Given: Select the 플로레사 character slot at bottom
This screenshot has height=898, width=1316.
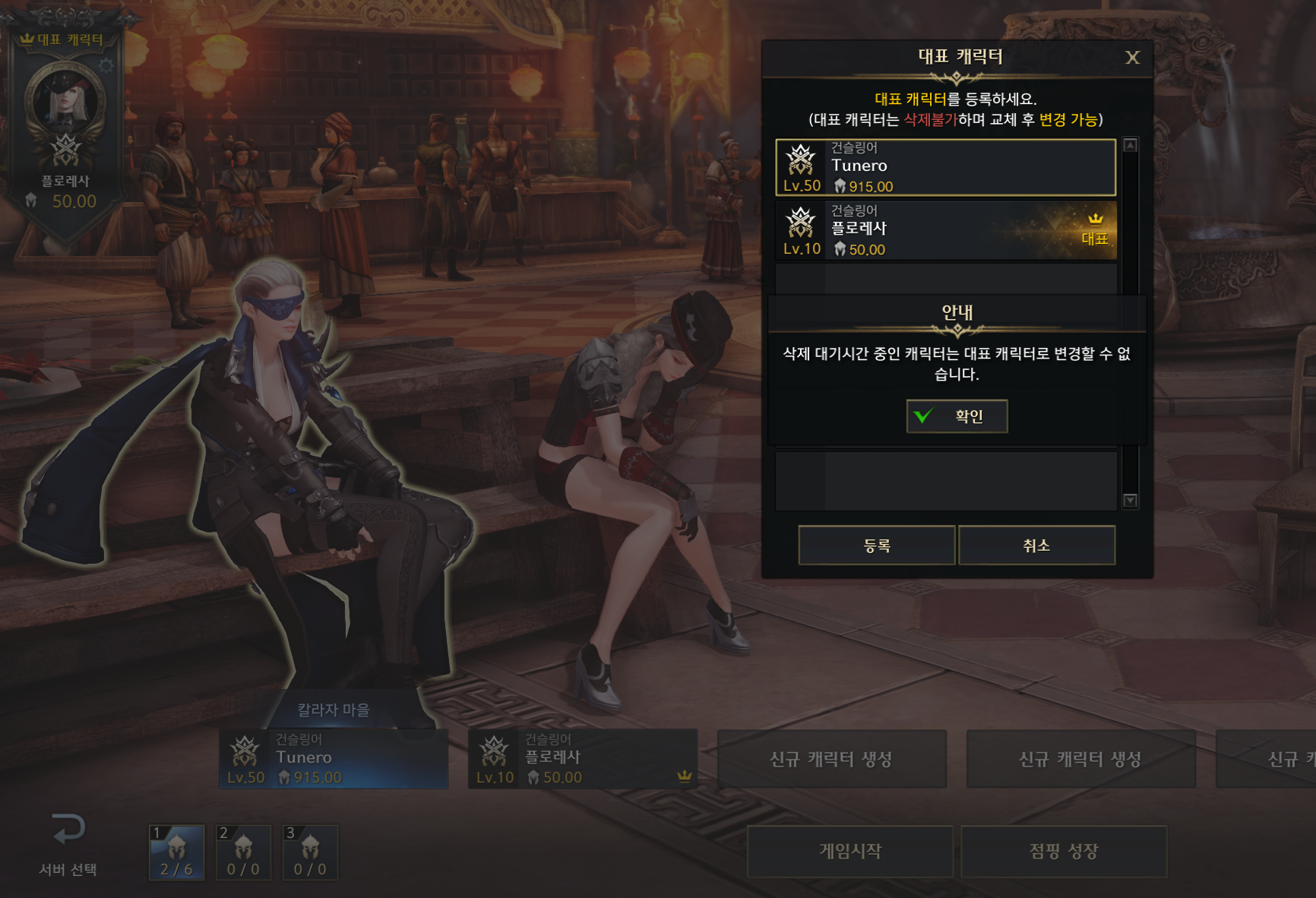Looking at the screenshot, I should click(x=583, y=758).
